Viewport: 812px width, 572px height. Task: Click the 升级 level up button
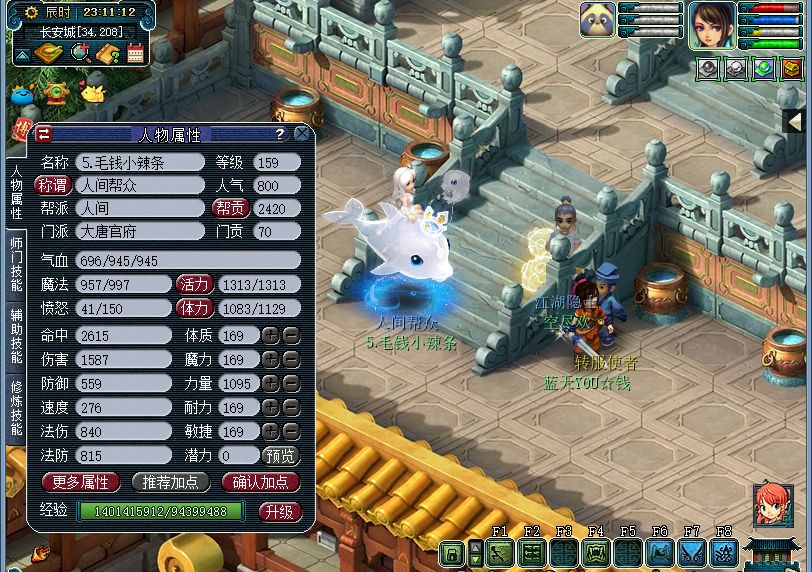(279, 511)
